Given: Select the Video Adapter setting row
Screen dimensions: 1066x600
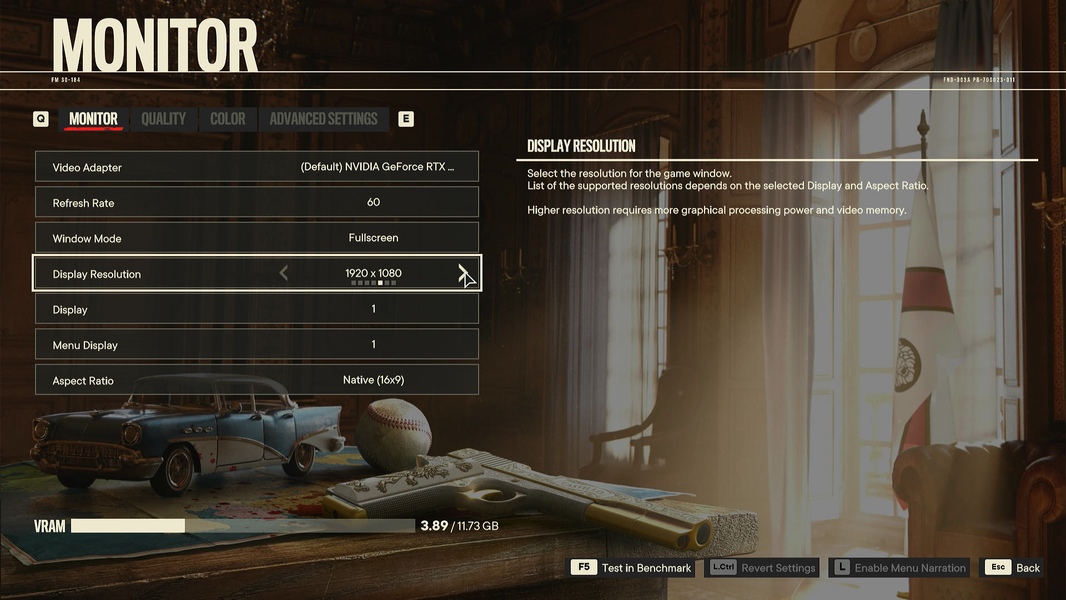Looking at the screenshot, I should click(257, 167).
